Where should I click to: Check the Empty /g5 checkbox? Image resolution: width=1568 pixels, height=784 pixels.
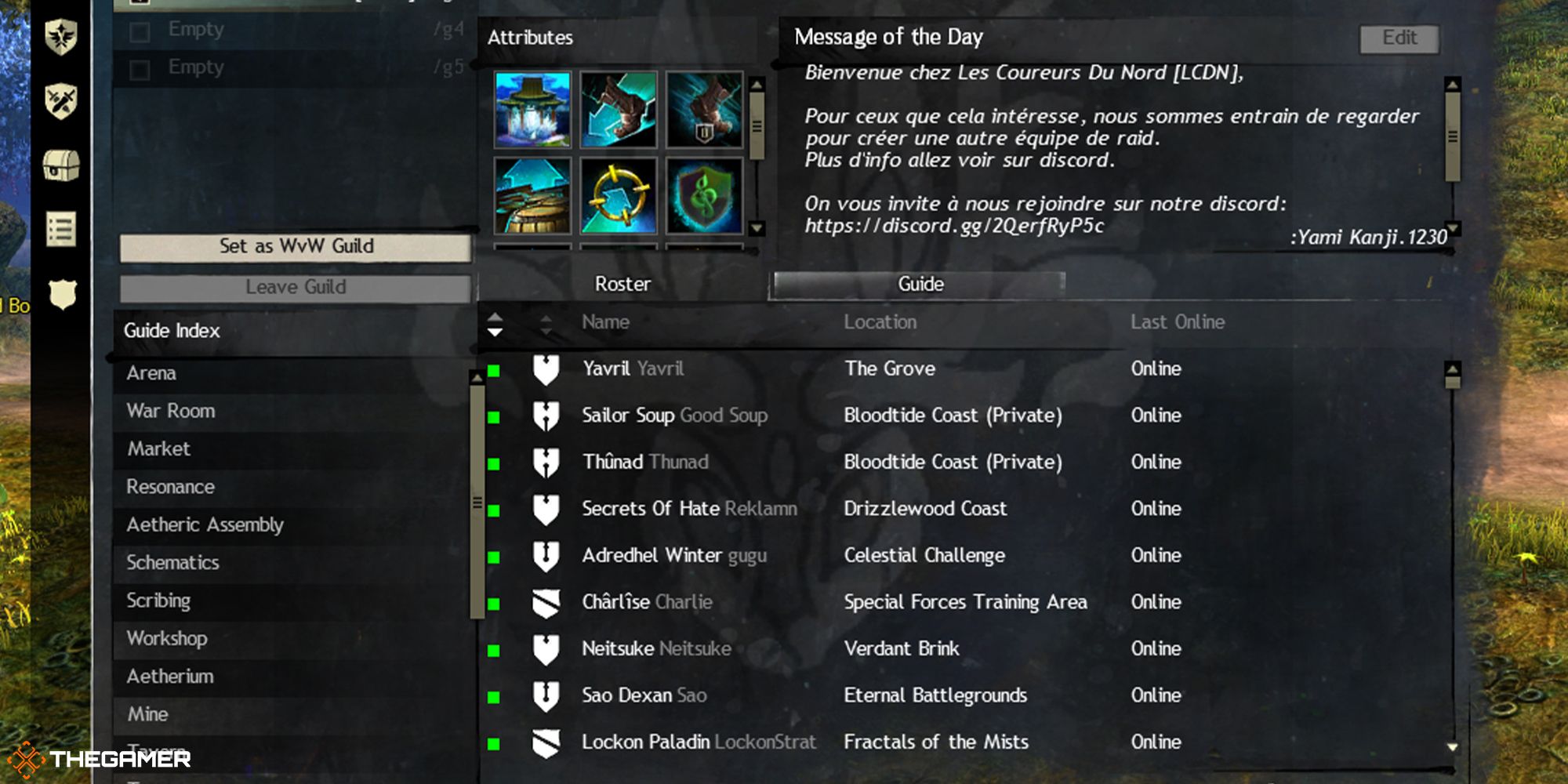click(x=141, y=67)
